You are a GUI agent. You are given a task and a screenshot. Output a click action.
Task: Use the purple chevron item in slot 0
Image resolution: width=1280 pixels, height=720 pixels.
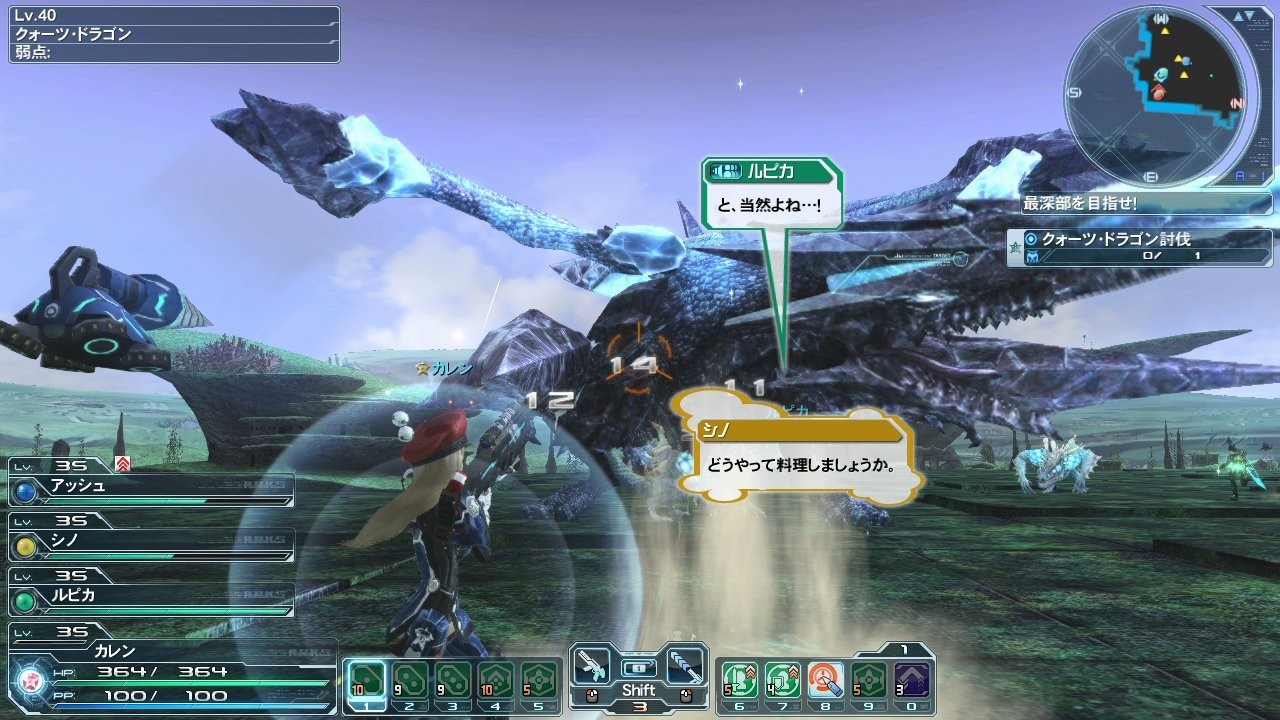point(912,680)
